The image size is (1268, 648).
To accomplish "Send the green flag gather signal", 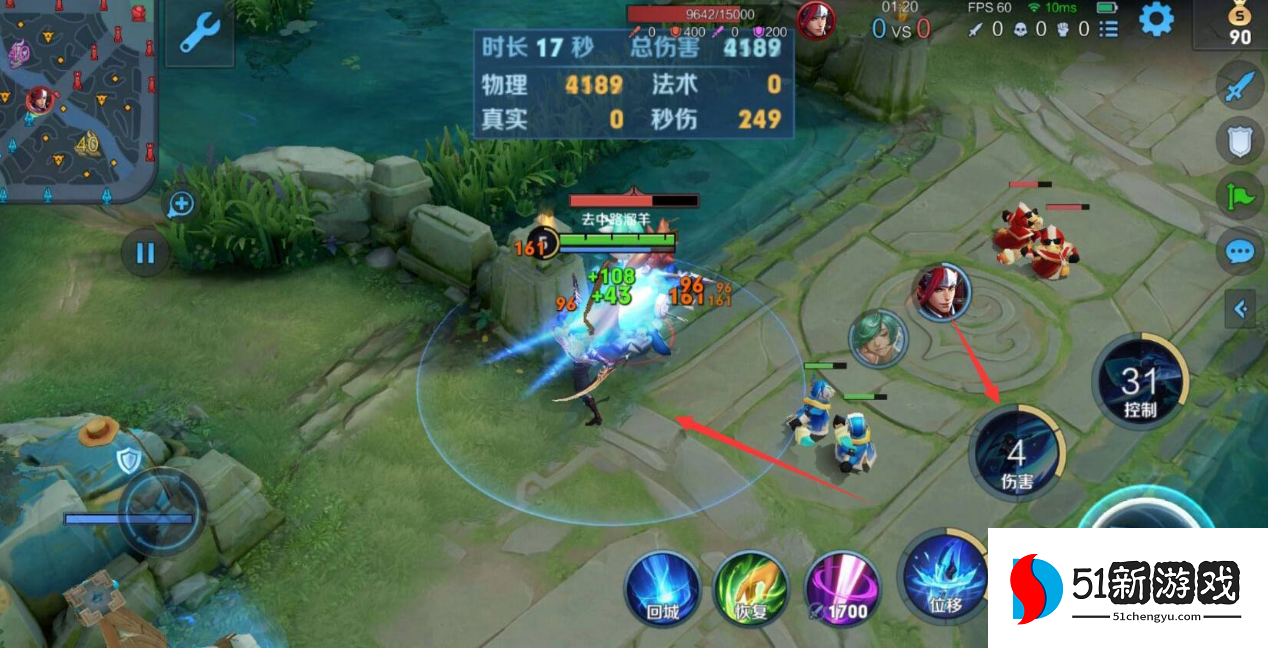I will coord(1240,195).
